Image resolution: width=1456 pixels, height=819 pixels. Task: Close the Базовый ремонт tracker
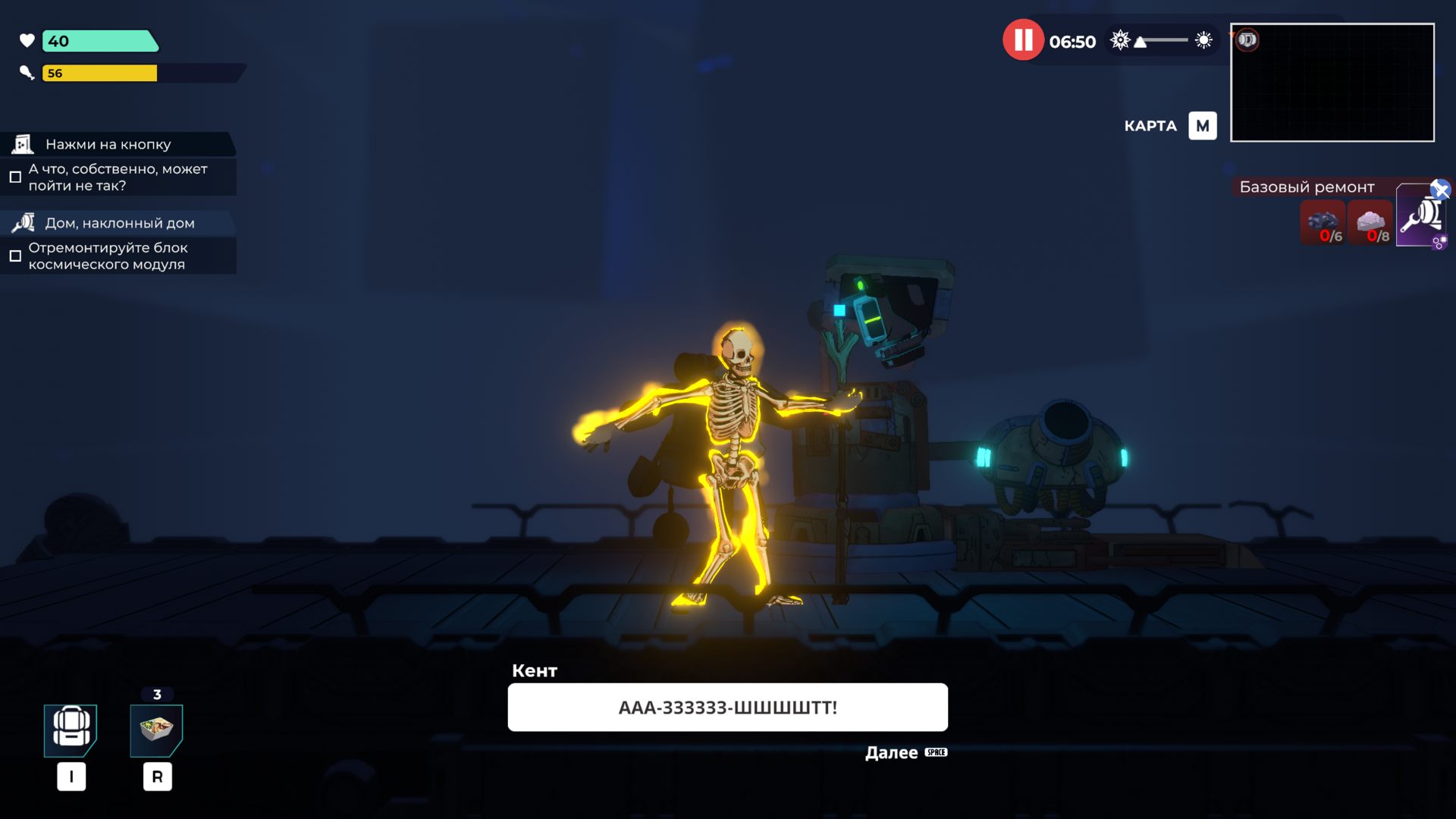(1440, 189)
